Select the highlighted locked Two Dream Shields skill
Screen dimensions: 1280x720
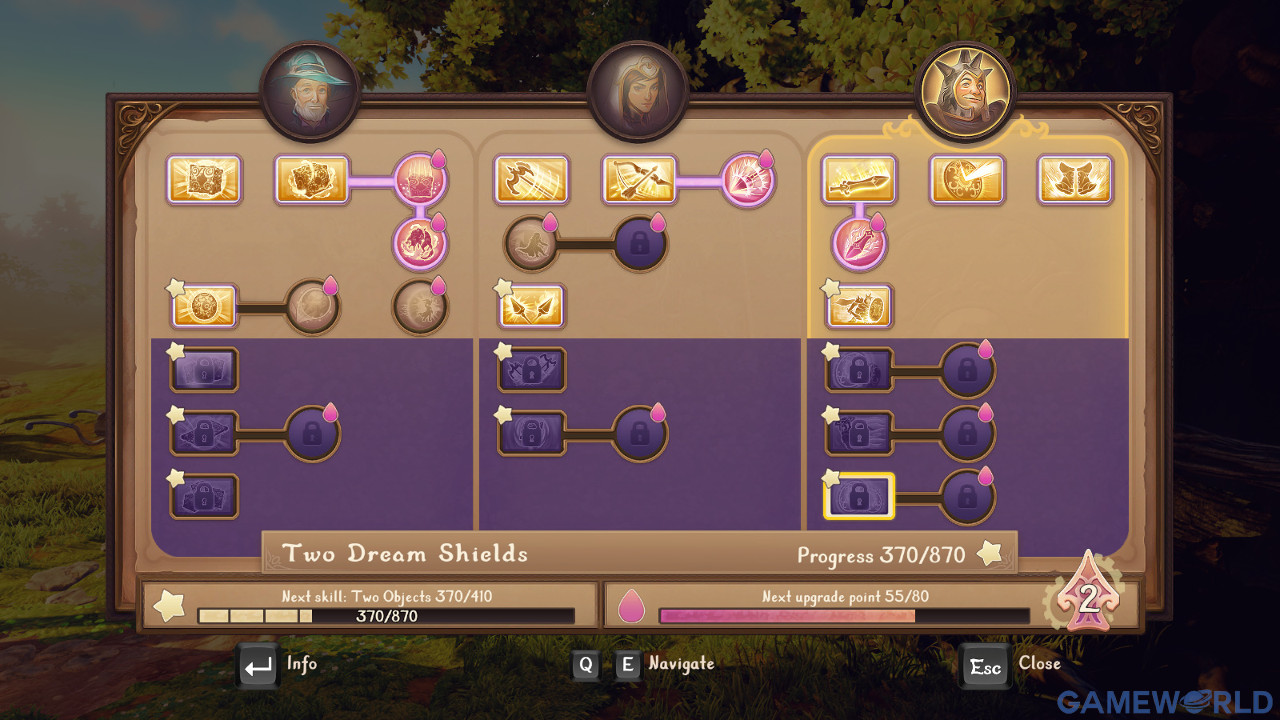point(859,496)
